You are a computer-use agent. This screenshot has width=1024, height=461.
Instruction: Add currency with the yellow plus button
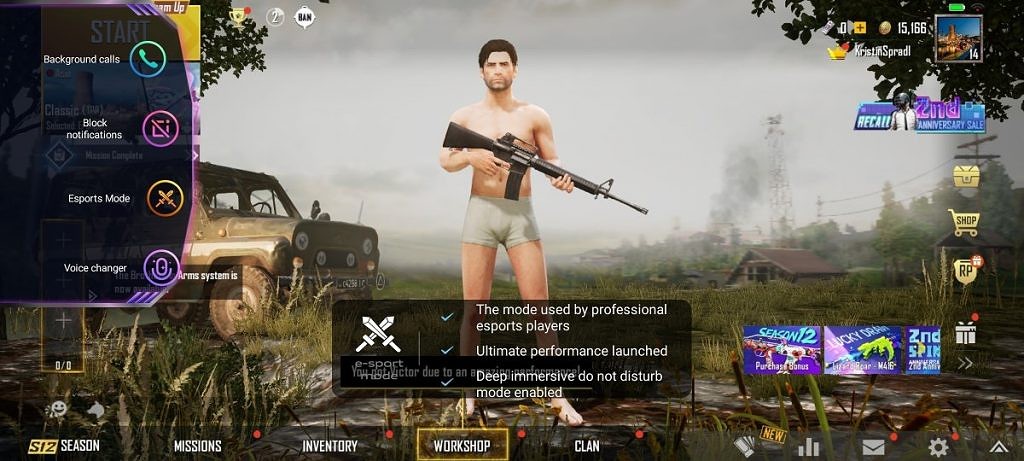[859, 28]
